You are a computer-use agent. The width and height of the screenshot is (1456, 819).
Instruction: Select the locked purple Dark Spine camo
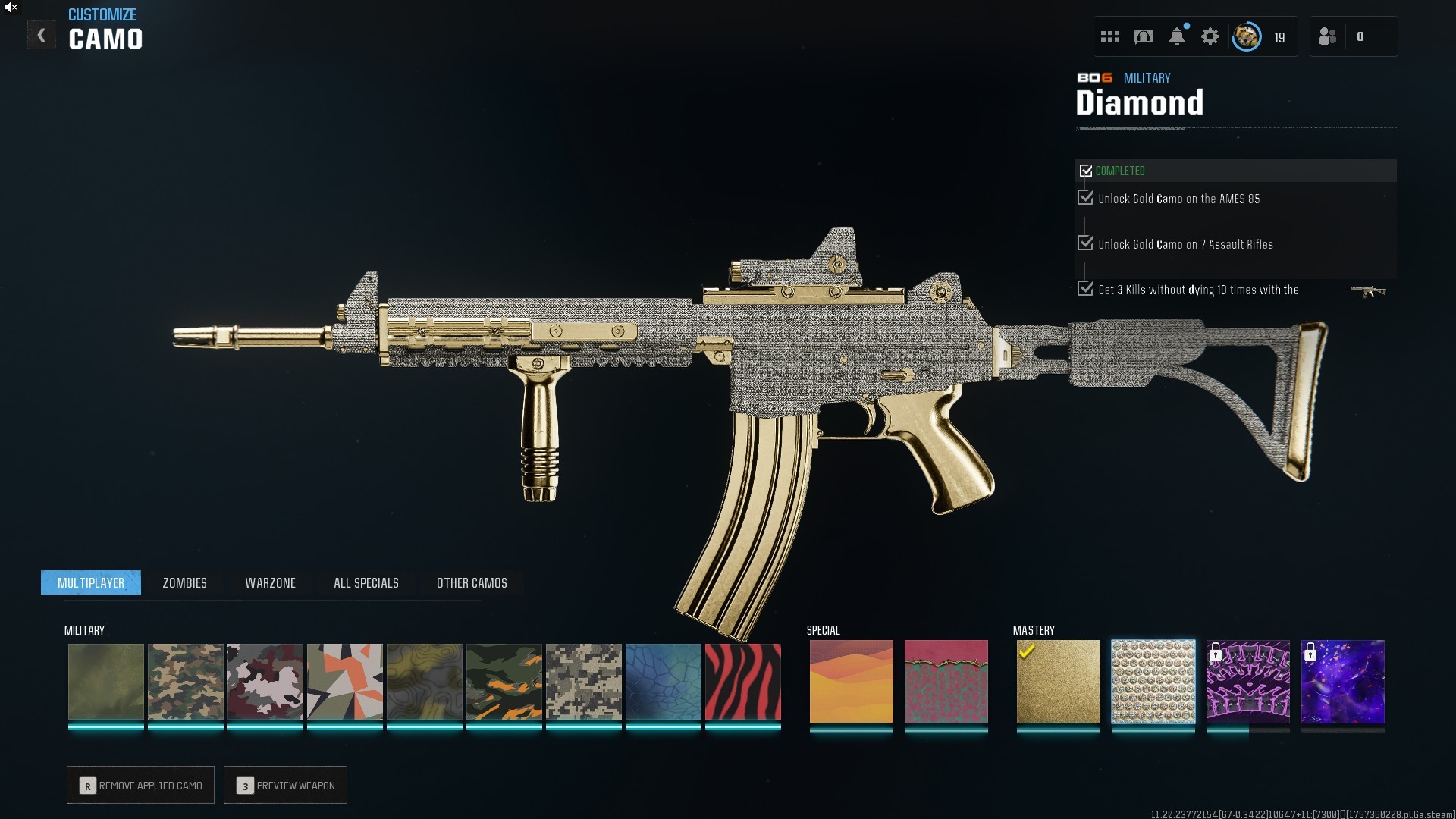click(x=1247, y=682)
